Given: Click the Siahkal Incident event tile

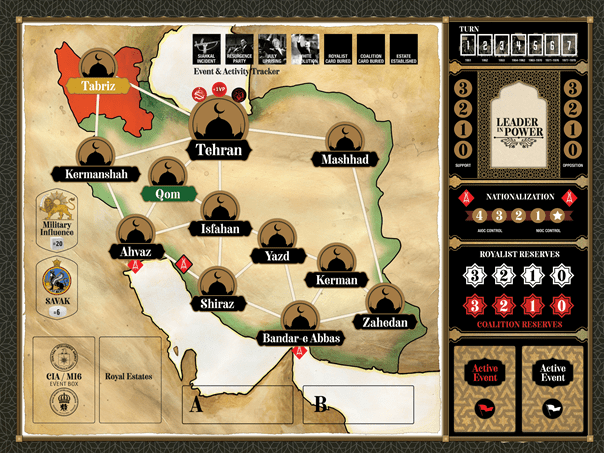Looking at the screenshot, I should pyautogui.click(x=207, y=50).
